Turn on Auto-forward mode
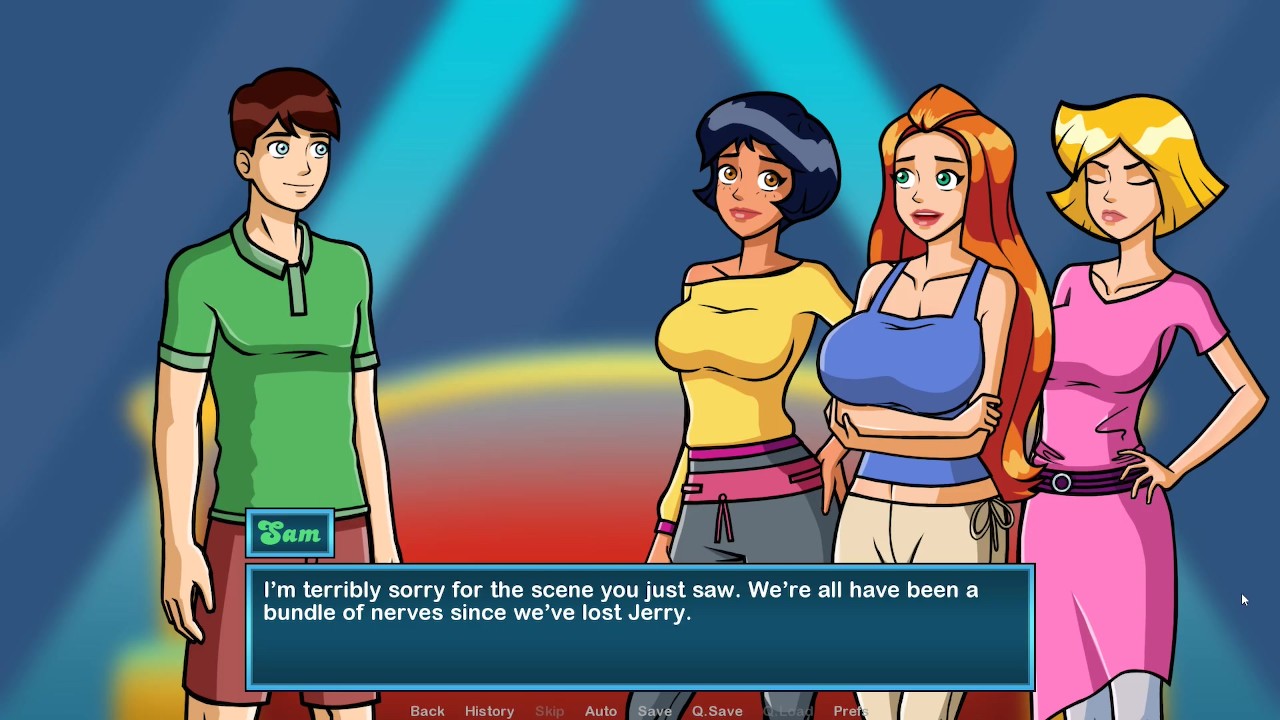The width and height of the screenshot is (1280, 720). (x=600, y=710)
